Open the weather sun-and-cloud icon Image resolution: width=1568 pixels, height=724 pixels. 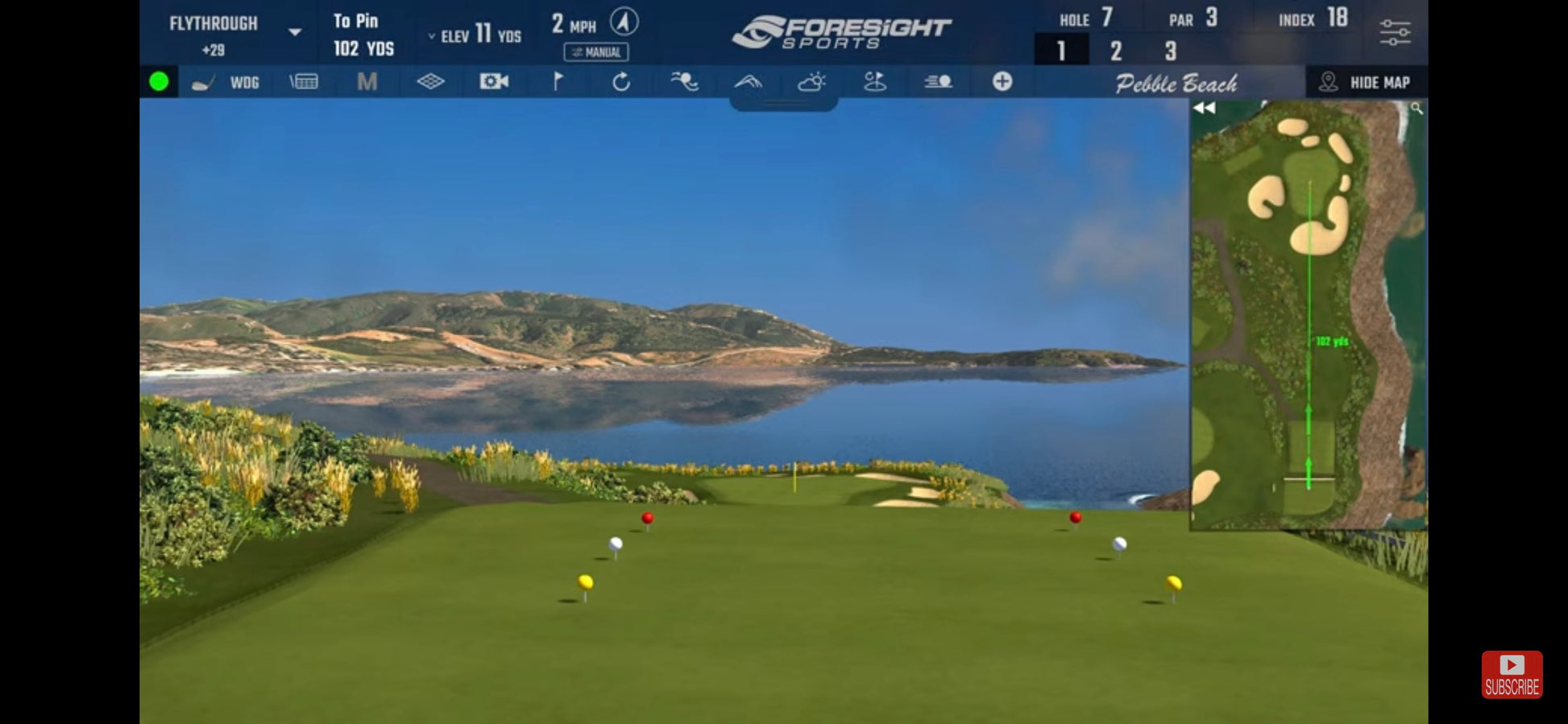[x=811, y=81]
